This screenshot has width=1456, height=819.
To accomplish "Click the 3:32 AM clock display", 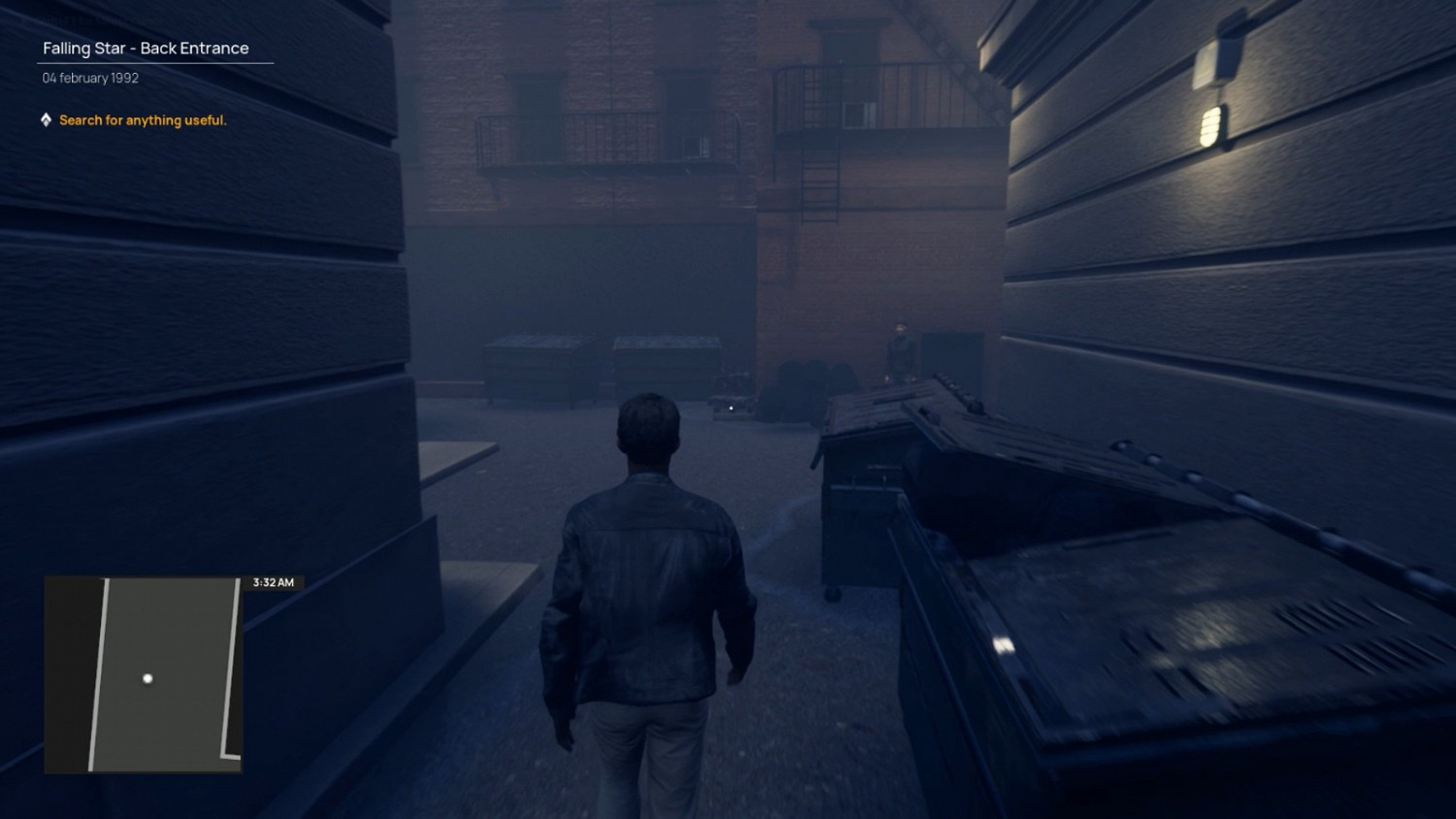I will (x=274, y=582).
